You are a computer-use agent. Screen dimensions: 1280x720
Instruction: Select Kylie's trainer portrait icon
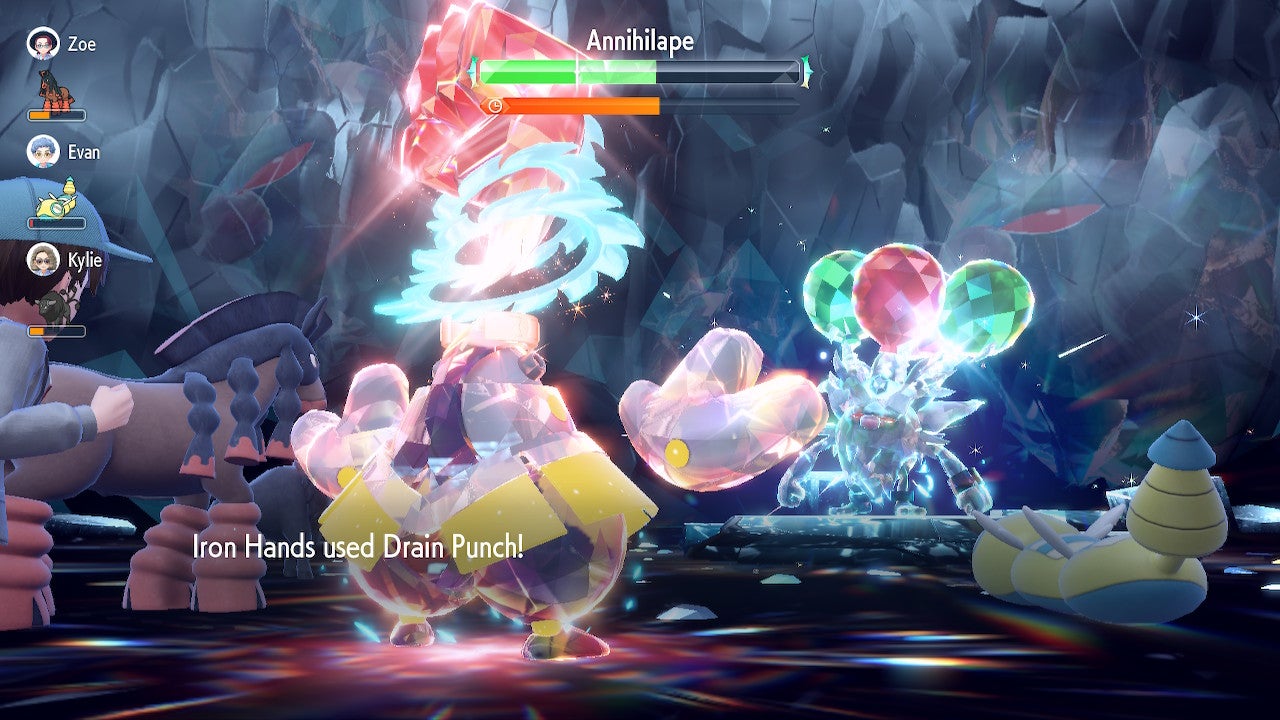(45, 259)
